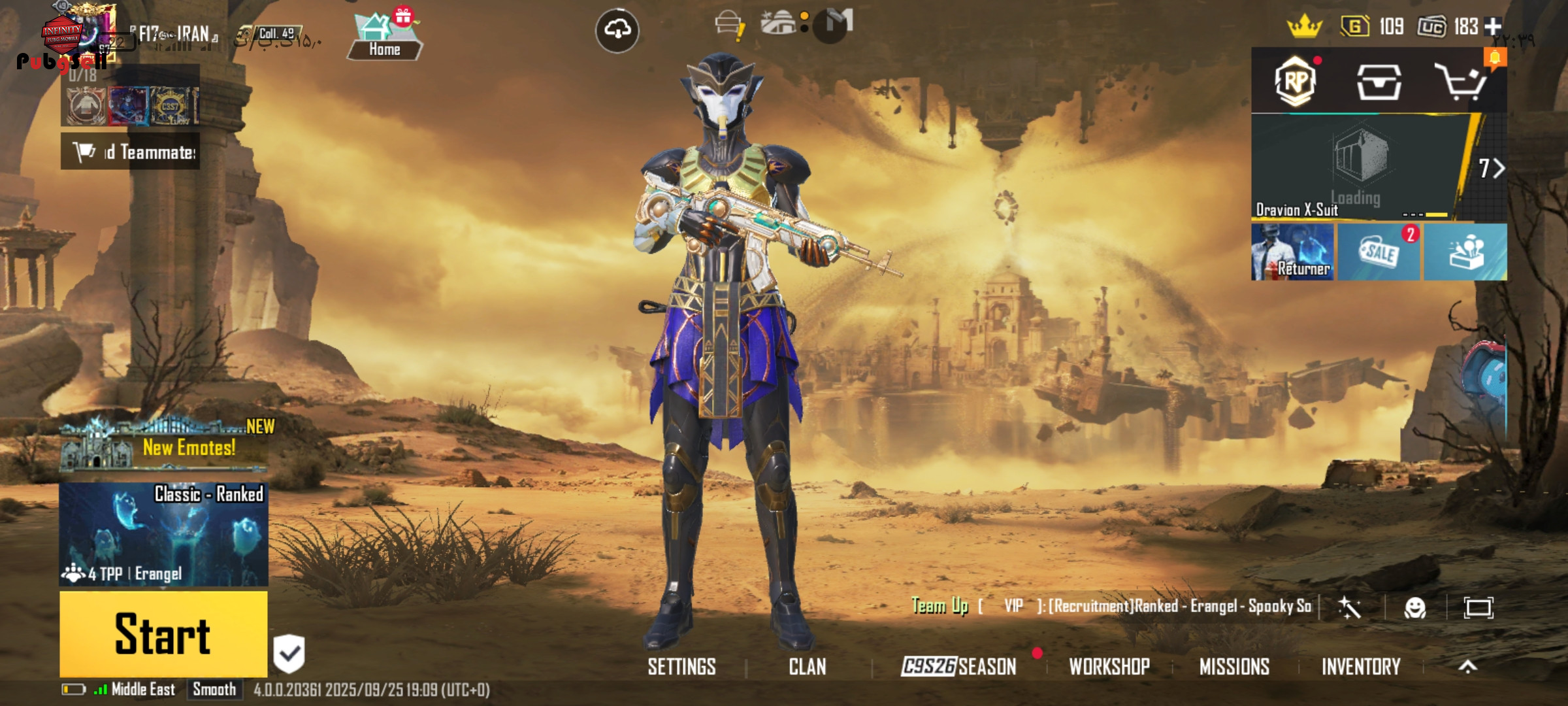Screen dimensions: 1568x706
Task: View the C9S26 Season page
Action: 958,667
